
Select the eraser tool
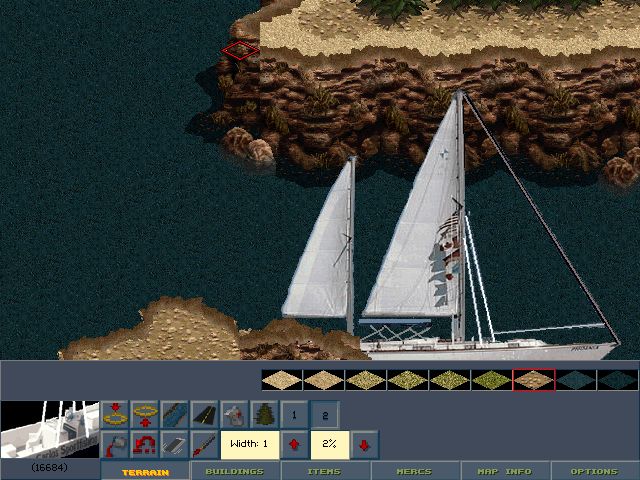(x=174, y=443)
